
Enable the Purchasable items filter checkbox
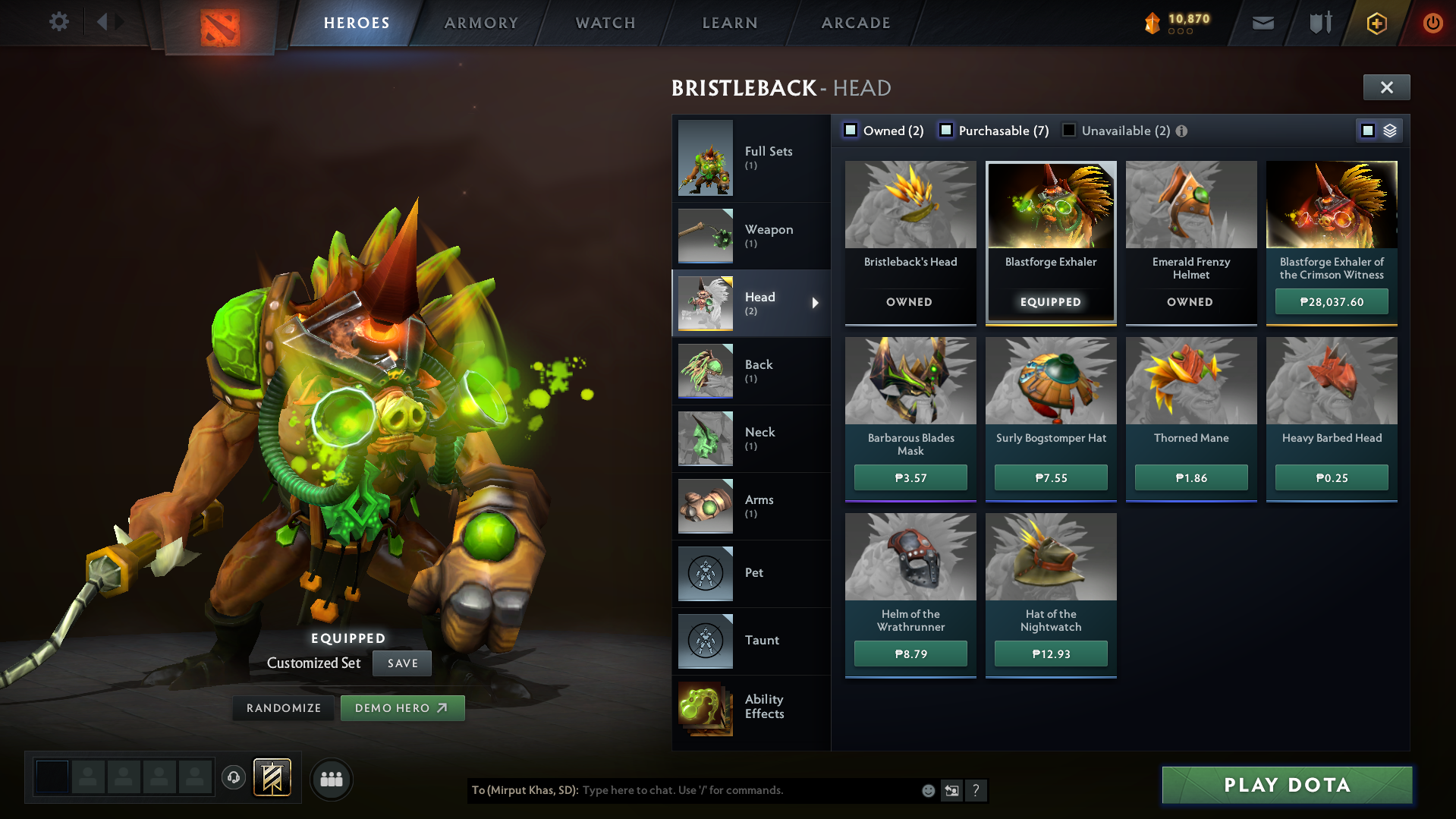(x=945, y=131)
